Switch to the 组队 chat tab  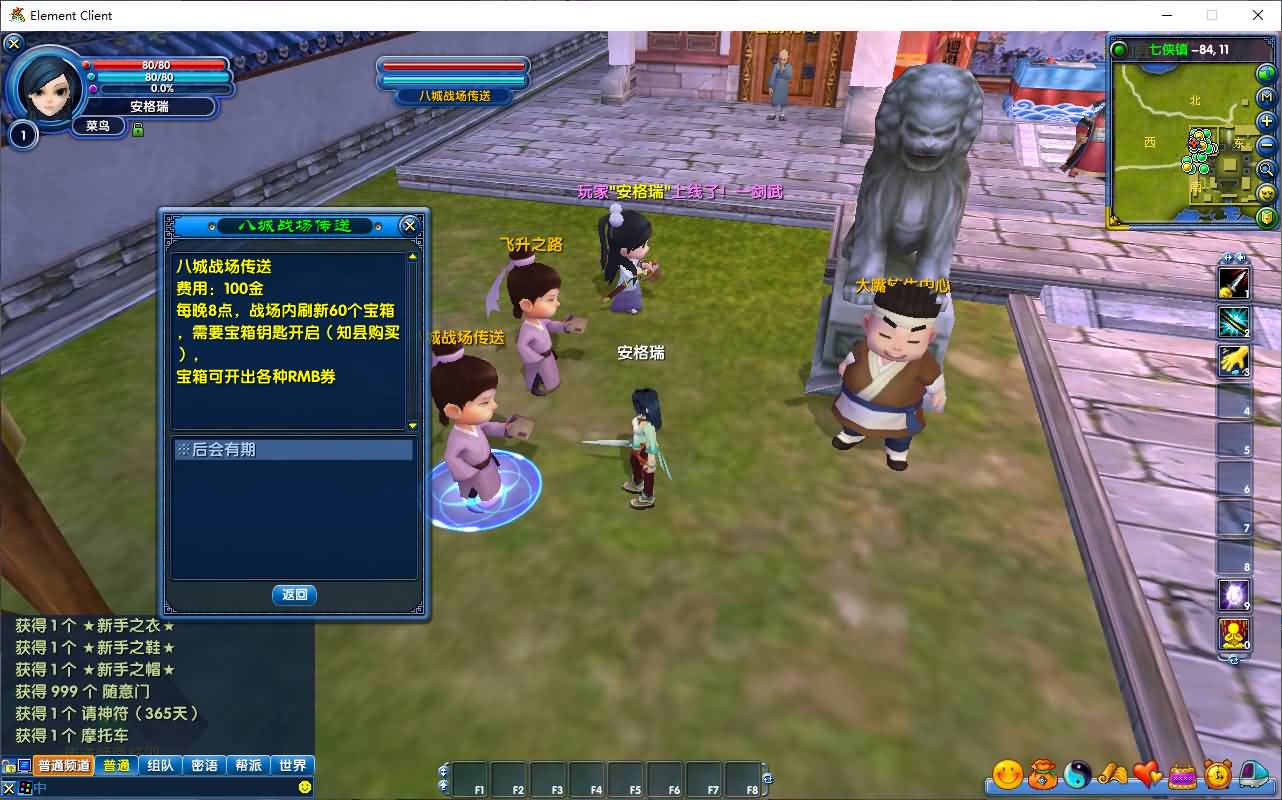(x=160, y=765)
